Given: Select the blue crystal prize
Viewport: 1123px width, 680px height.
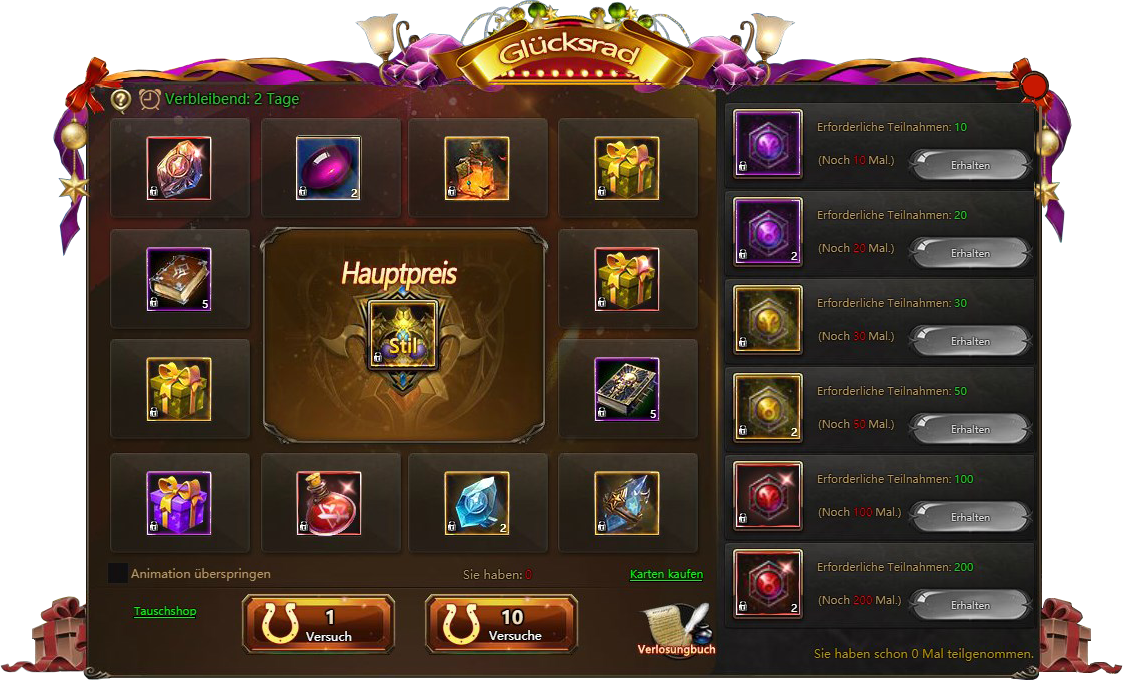Looking at the screenshot, I should [477, 503].
